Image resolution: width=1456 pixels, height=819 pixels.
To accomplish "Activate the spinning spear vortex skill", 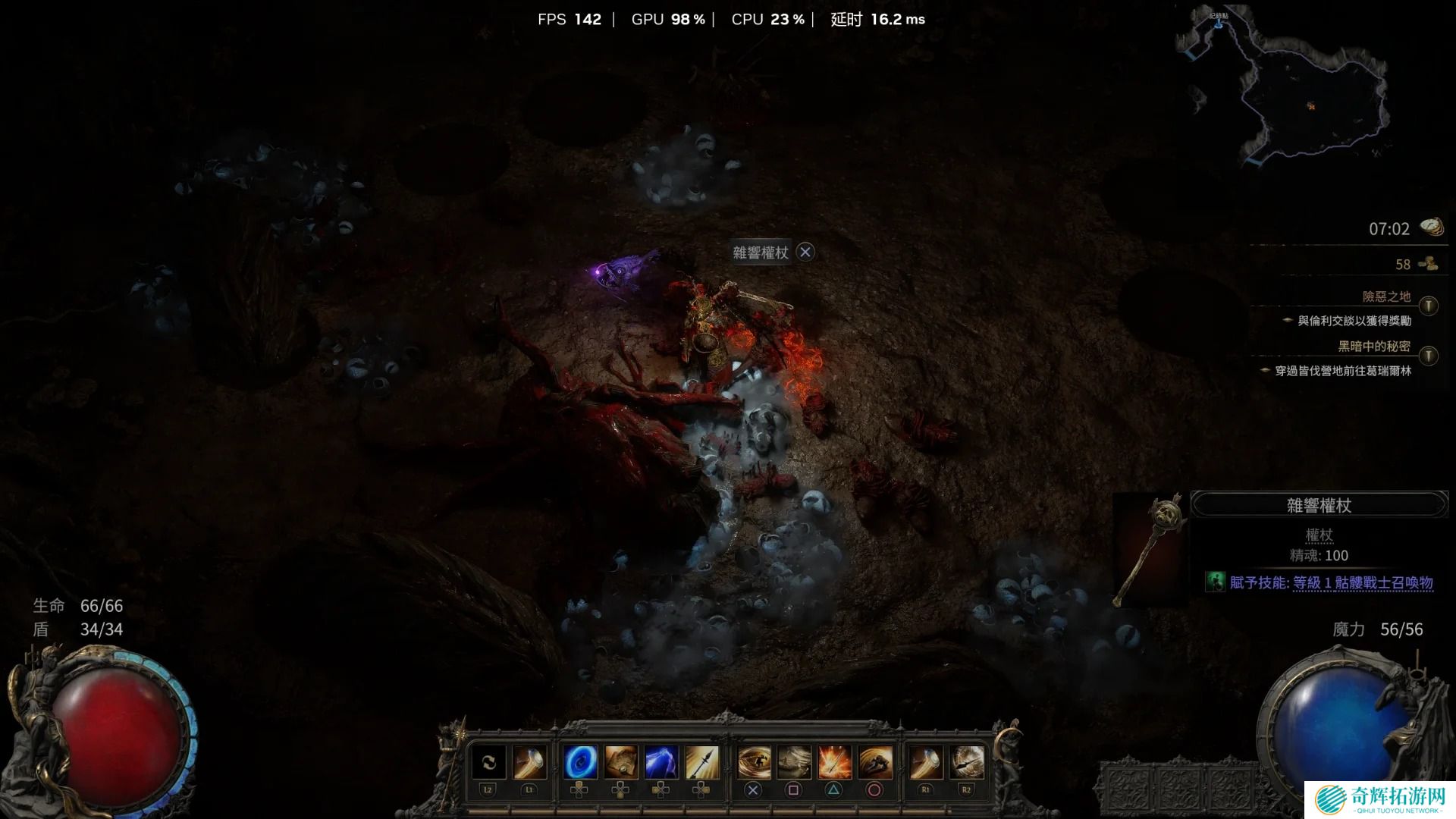I will (966, 762).
